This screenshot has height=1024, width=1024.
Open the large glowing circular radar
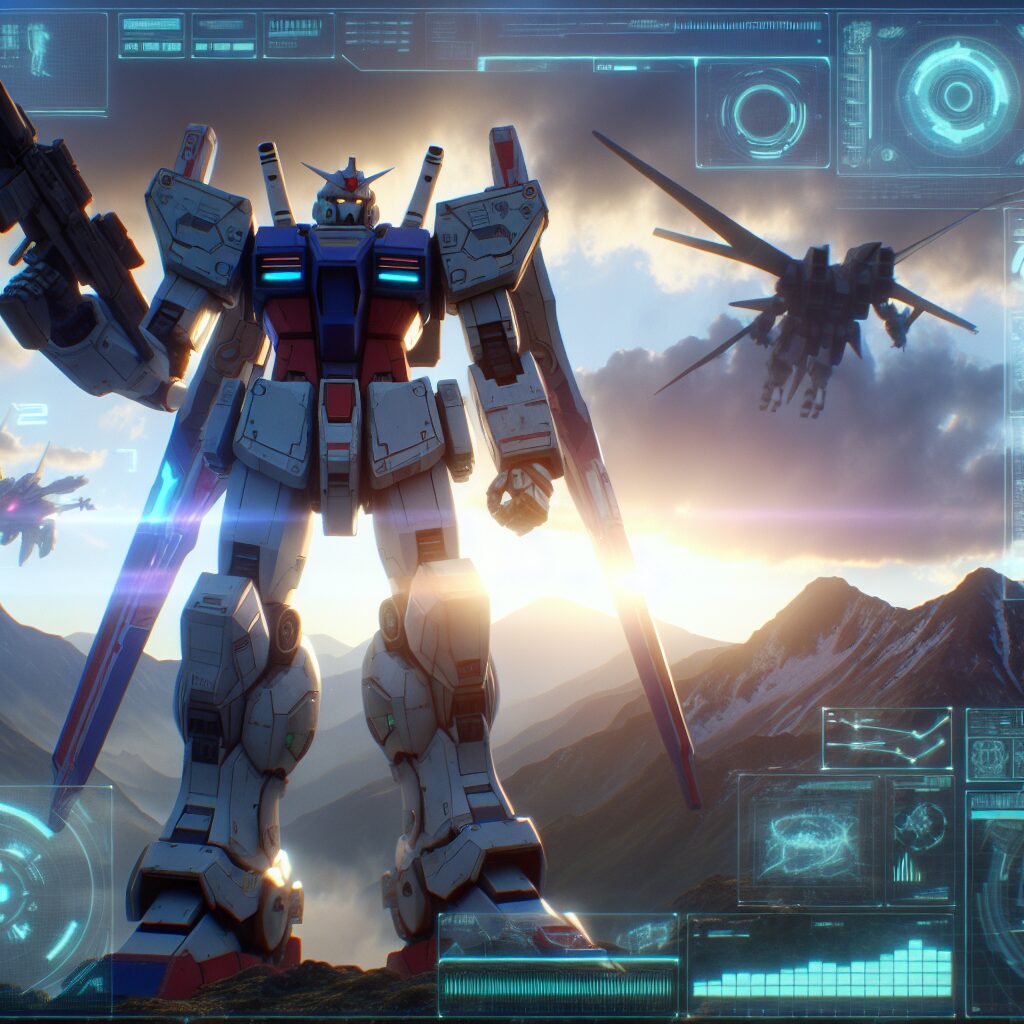coord(956,95)
